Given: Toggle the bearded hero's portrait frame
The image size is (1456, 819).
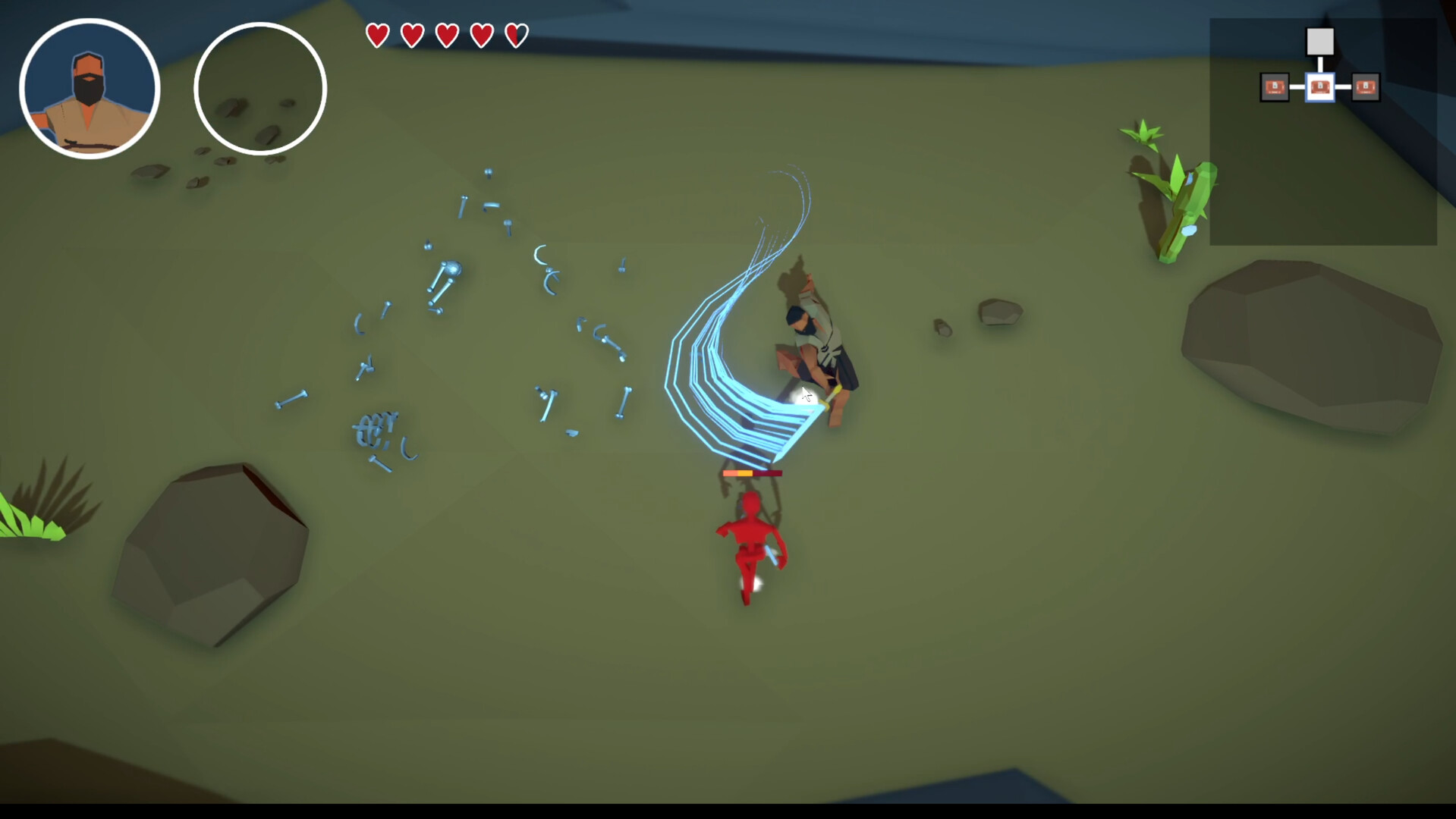Looking at the screenshot, I should 88,88.
